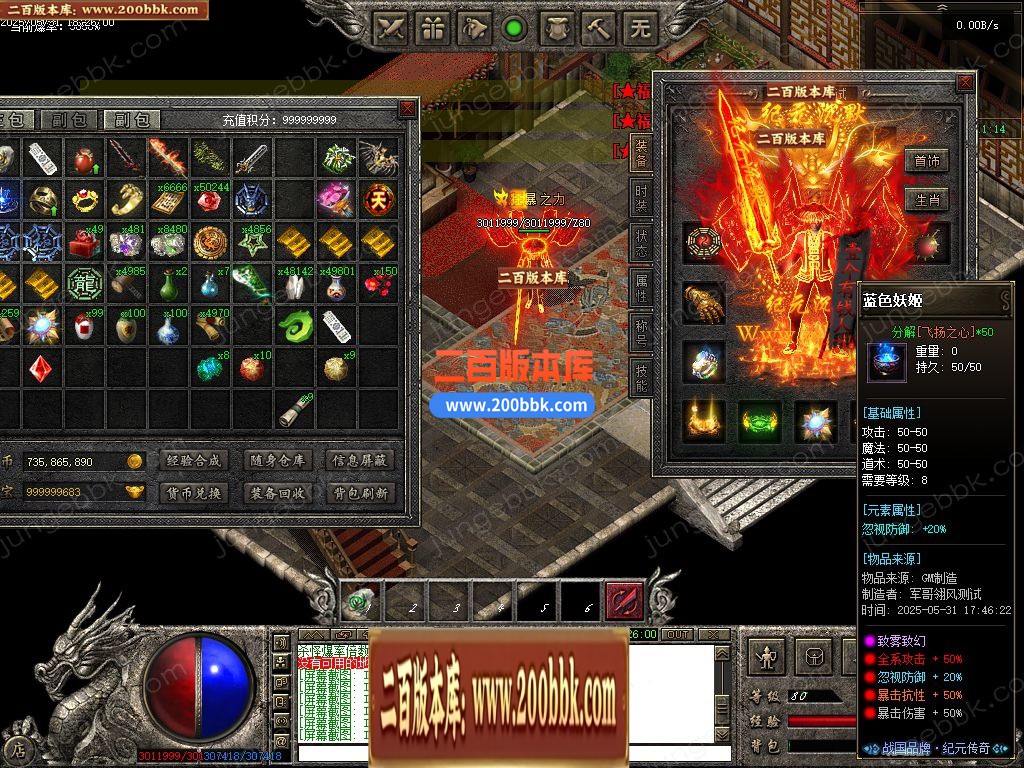Open the 首饰 jewelry page
The height and width of the screenshot is (768, 1024).
tap(926, 161)
